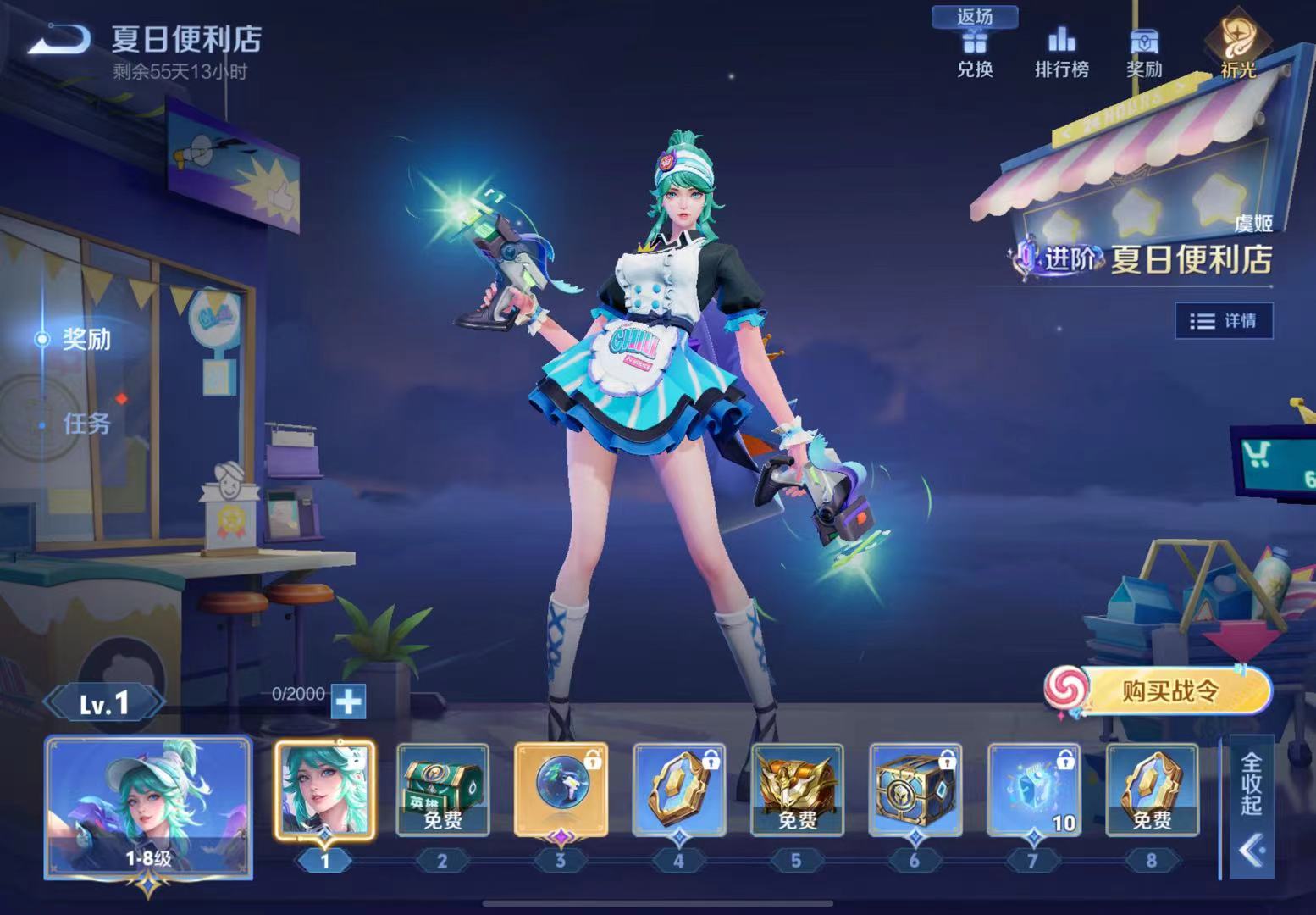Switch to the 任务 missions tab
The image size is (1316, 915).
(86, 423)
